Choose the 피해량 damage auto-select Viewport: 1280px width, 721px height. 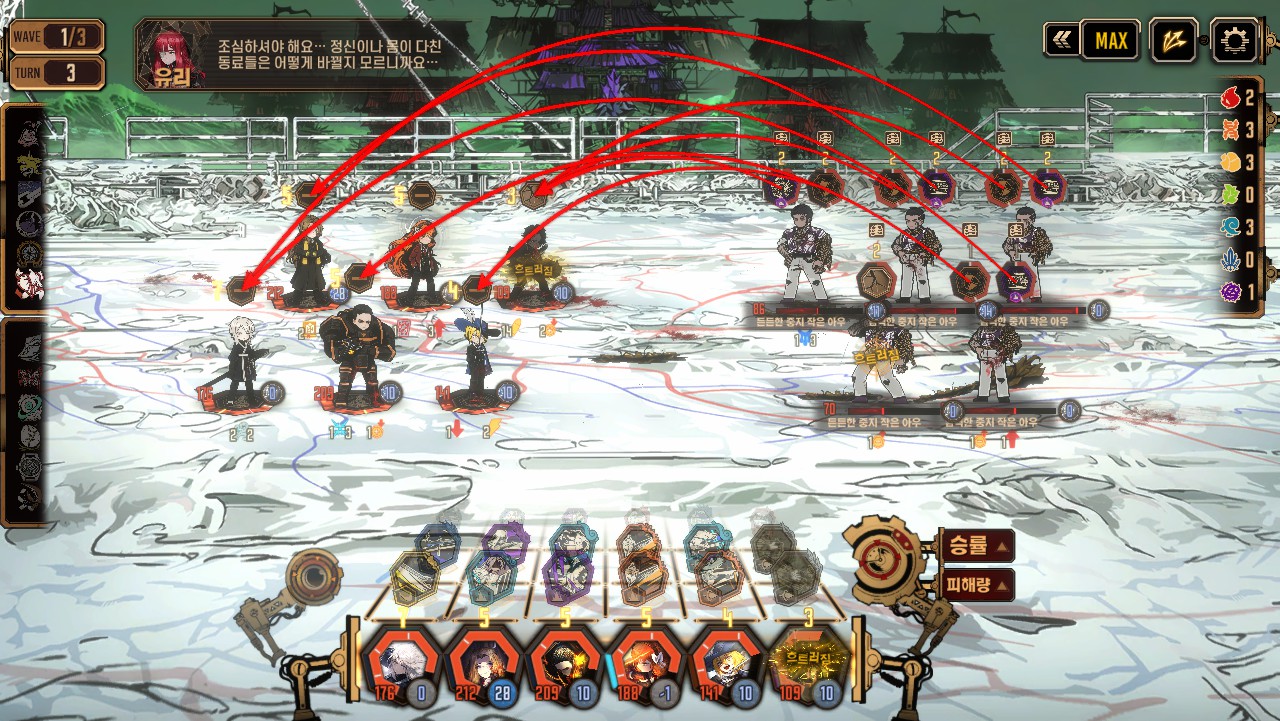point(976,585)
